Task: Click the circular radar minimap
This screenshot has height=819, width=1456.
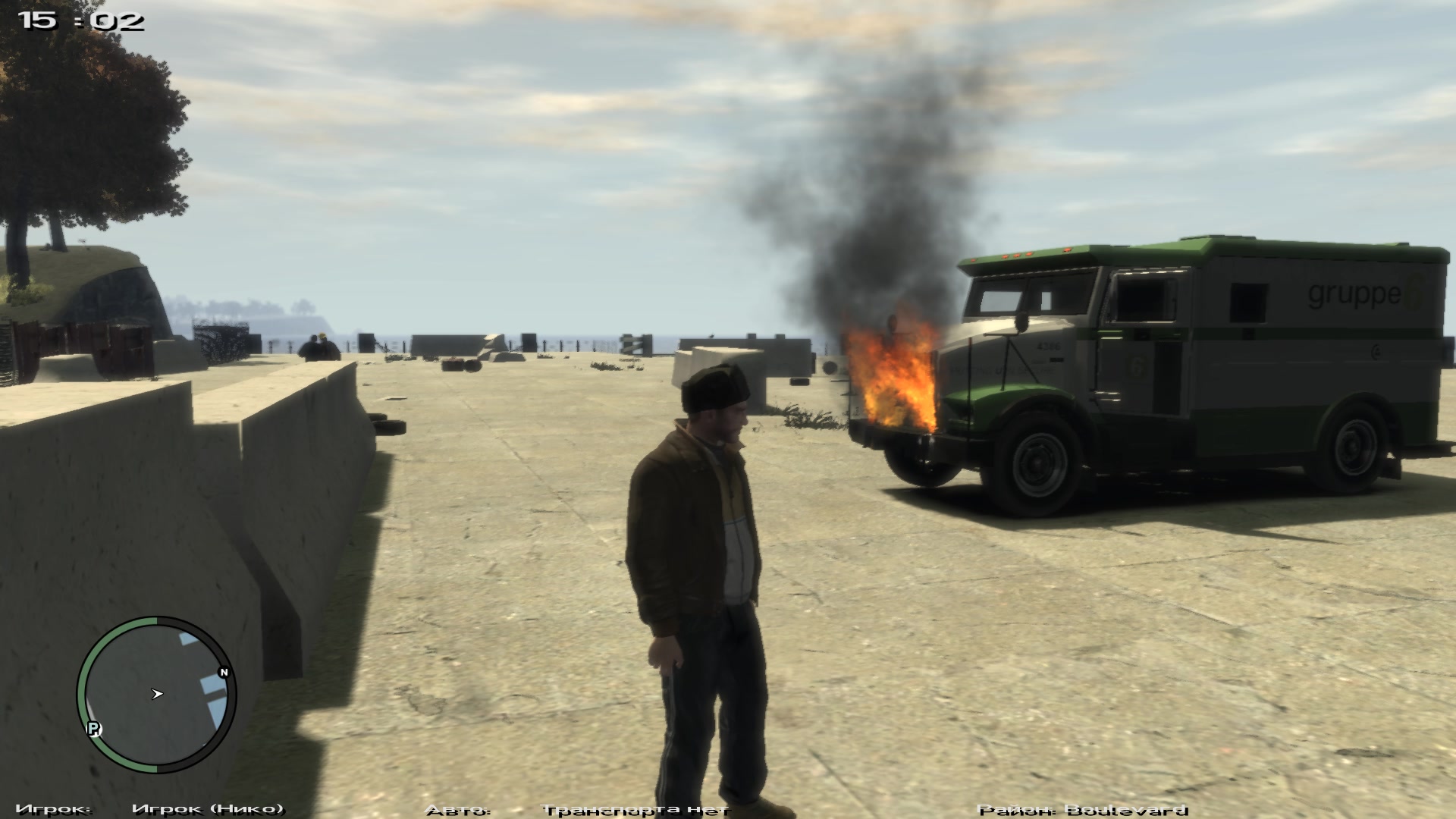Action: tap(156, 695)
